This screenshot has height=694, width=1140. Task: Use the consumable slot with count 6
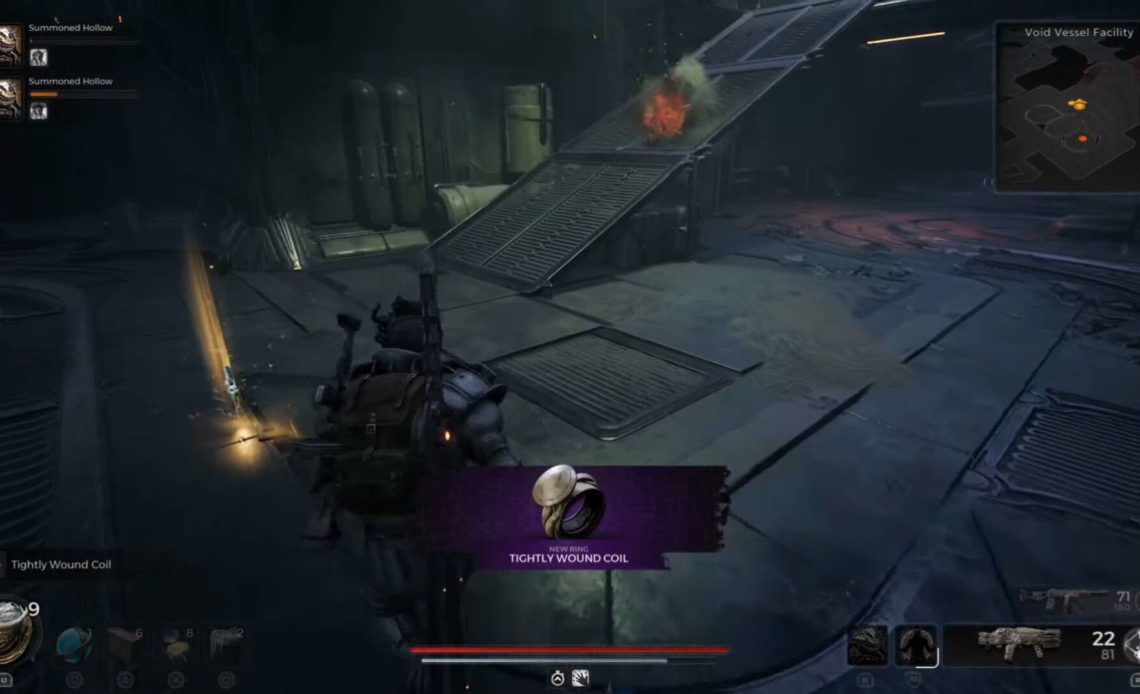[x=125, y=645]
